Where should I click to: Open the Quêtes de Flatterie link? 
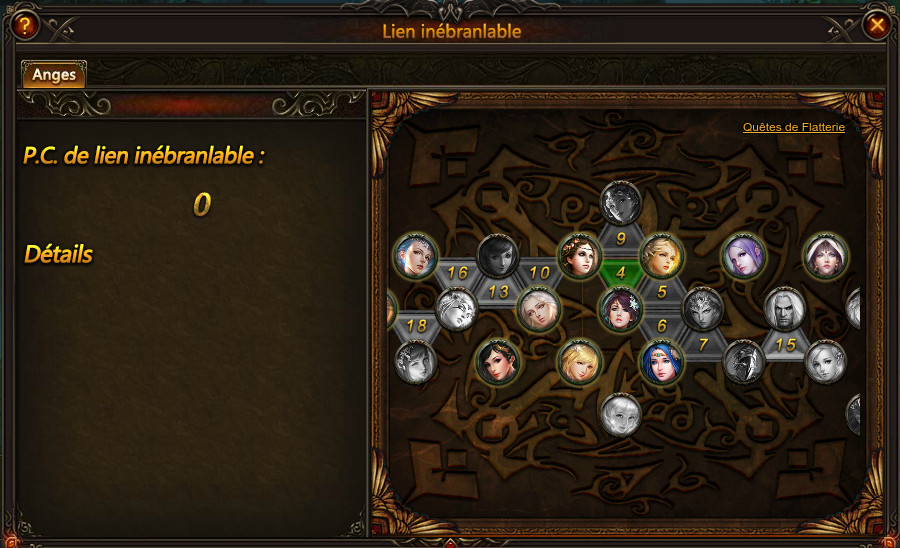(x=793, y=128)
